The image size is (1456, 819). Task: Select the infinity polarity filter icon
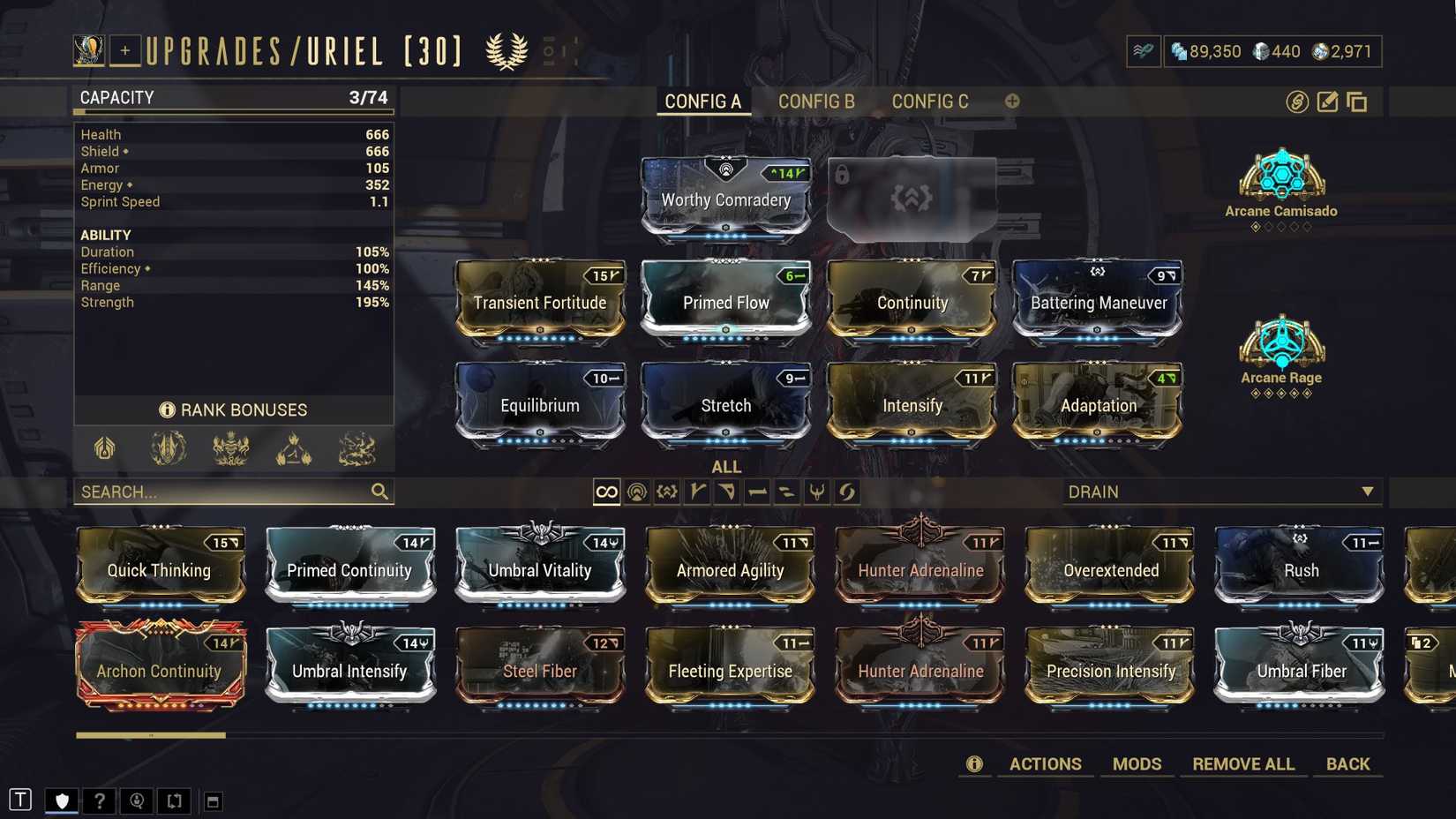coord(606,492)
